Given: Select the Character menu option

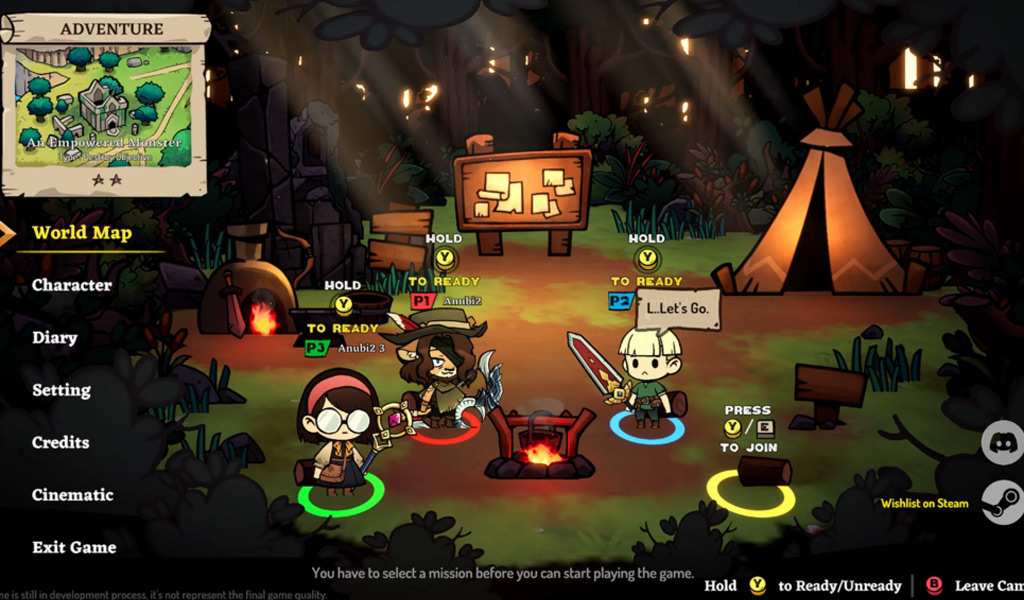Looking at the screenshot, I should coord(72,285).
